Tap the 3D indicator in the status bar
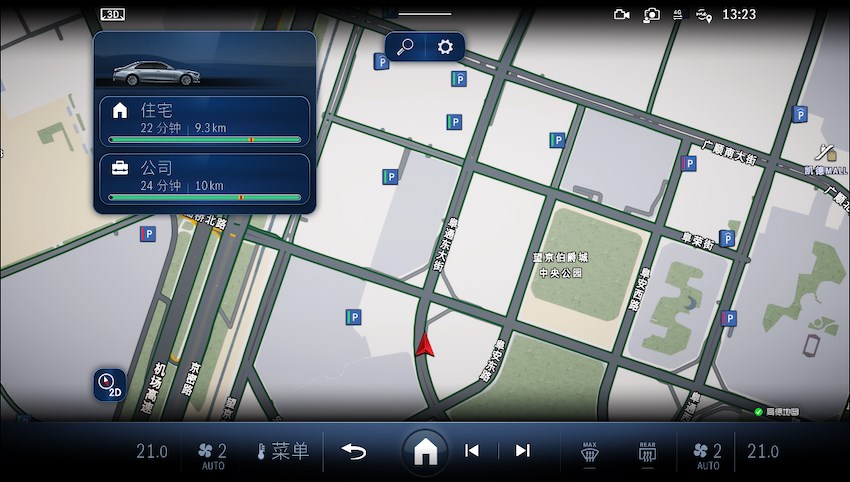This screenshot has width=850, height=482. pyautogui.click(x=113, y=14)
